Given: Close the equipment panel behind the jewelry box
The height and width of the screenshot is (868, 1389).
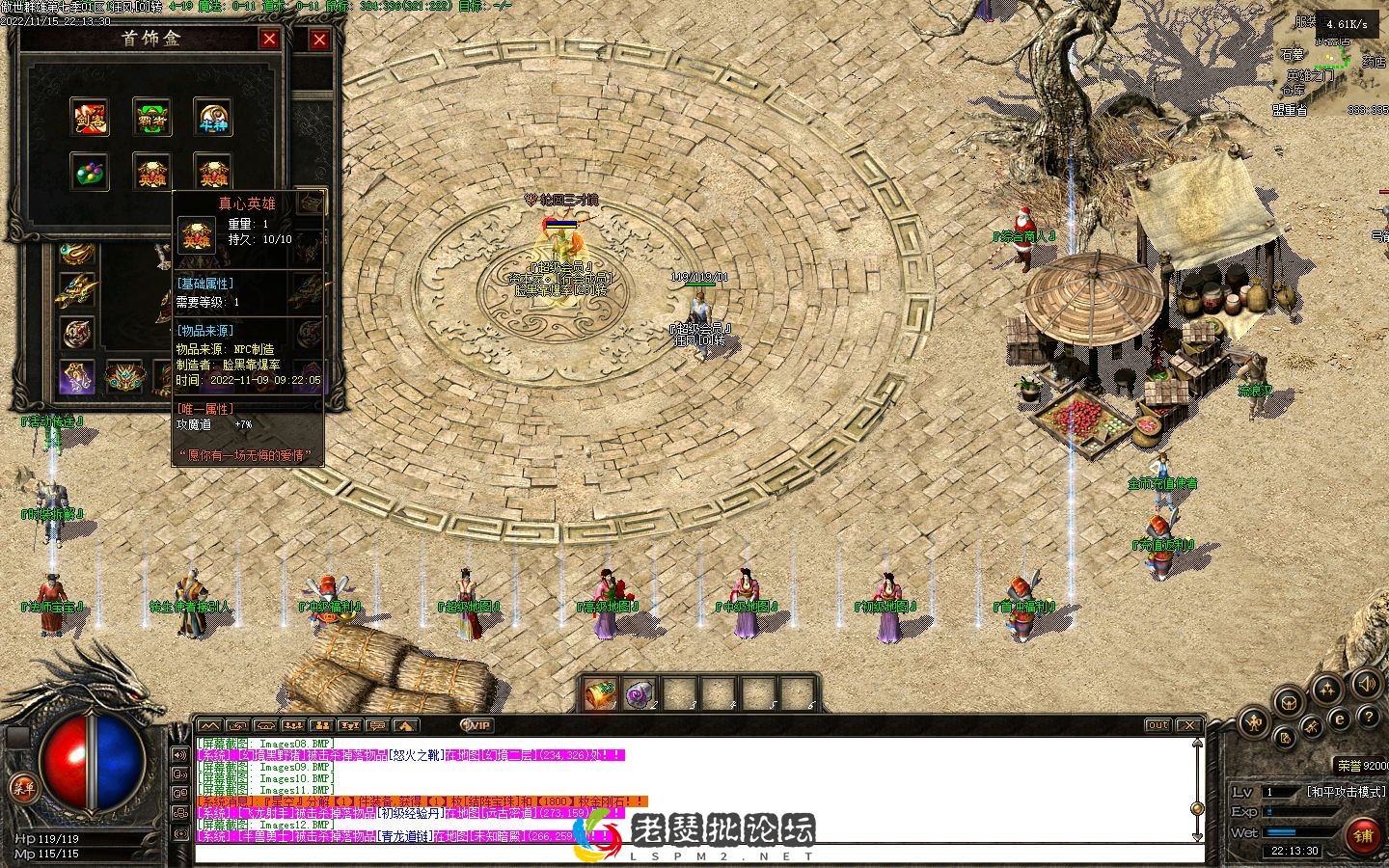Looking at the screenshot, I should [319, 40].
